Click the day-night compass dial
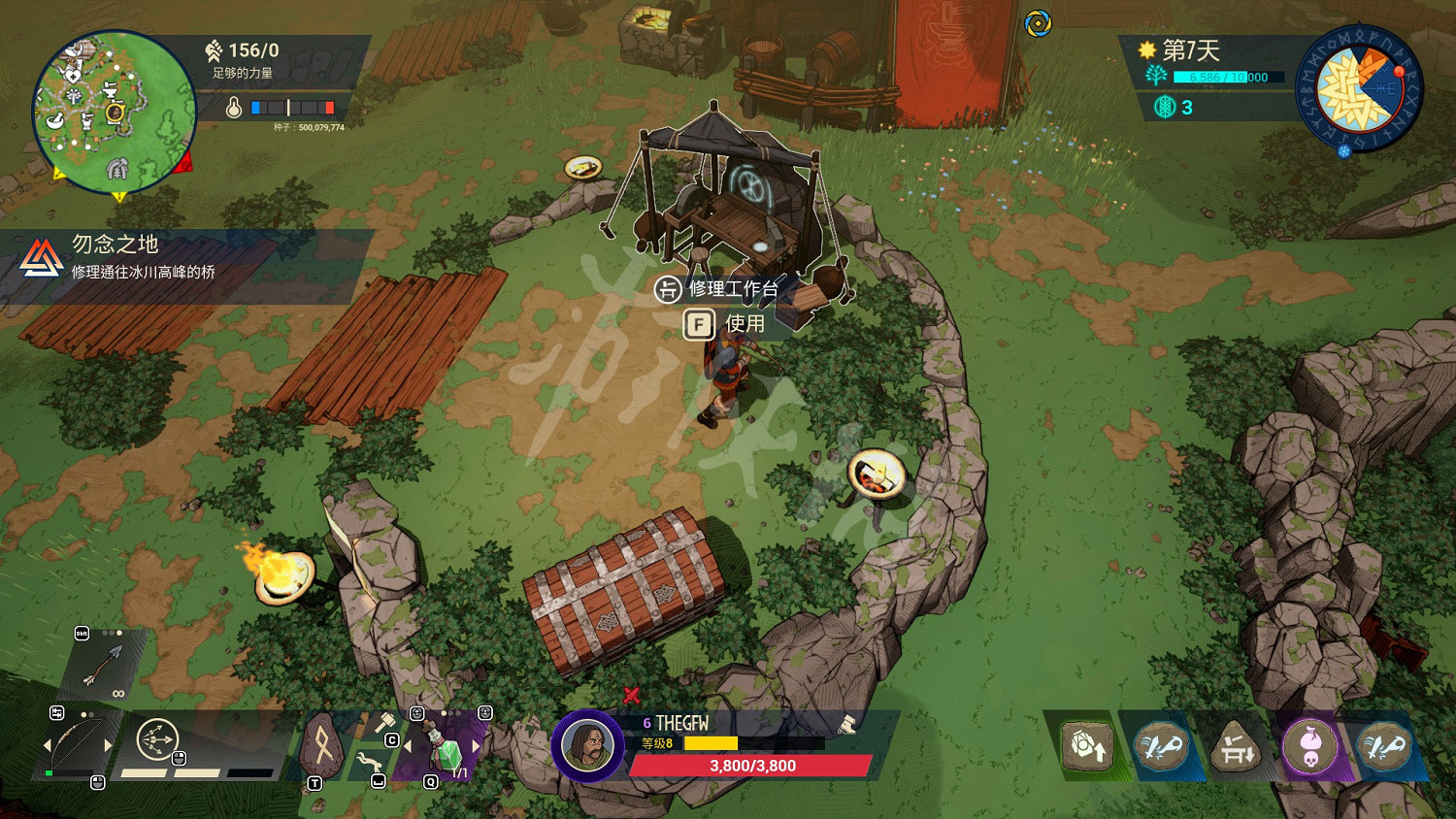The height and width of the screenshot is (819, 1456). click(x=1359, y=89)
